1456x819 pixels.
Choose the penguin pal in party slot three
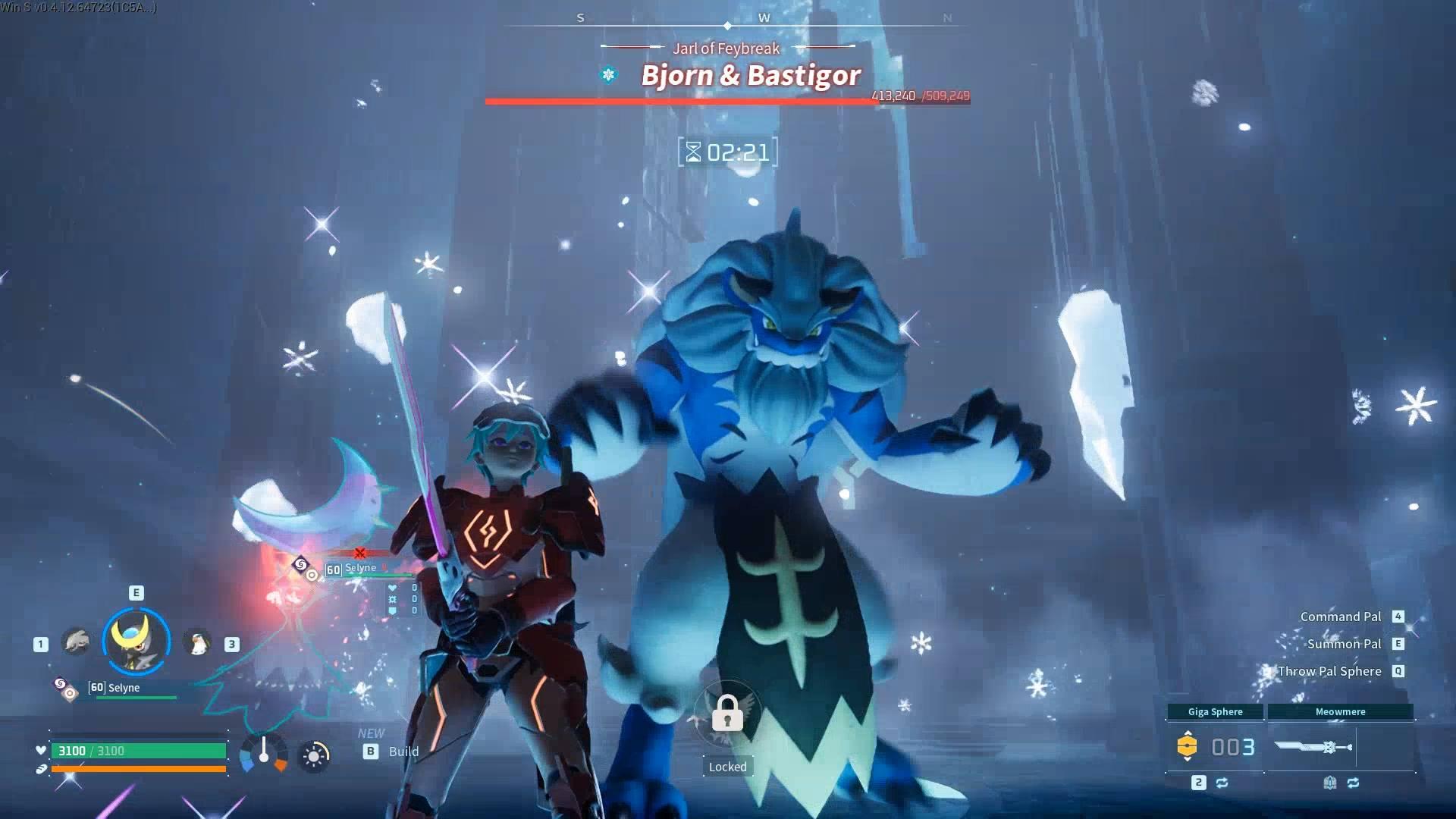pyautogui.click(x=198, y=643)
